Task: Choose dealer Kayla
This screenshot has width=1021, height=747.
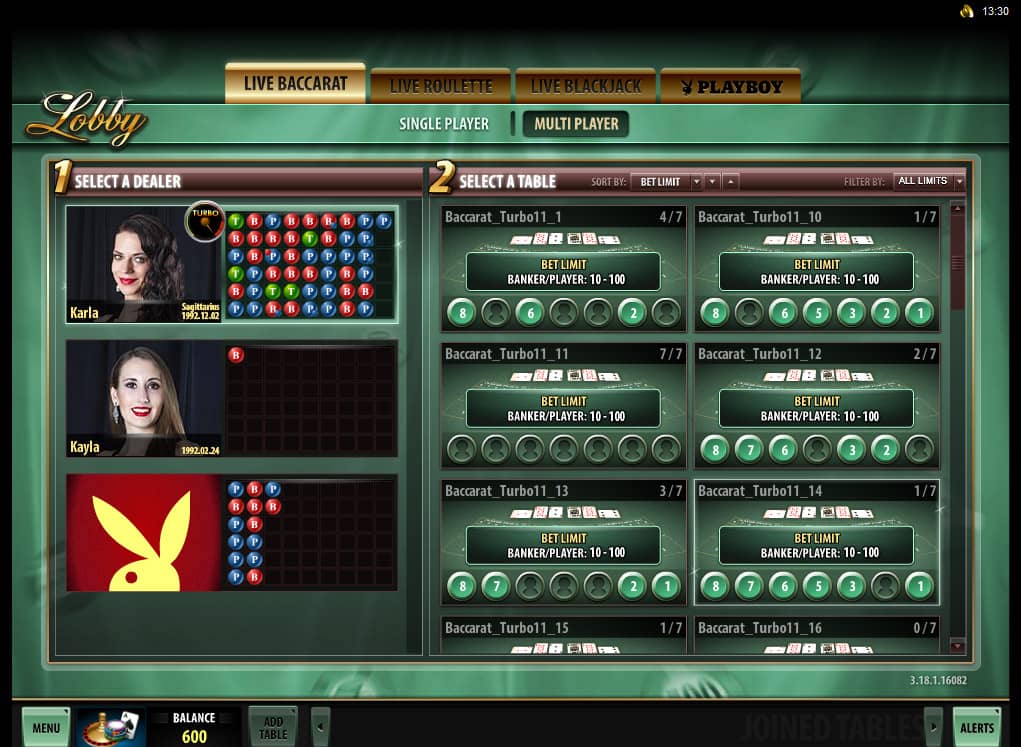Action: coord(143,399)
